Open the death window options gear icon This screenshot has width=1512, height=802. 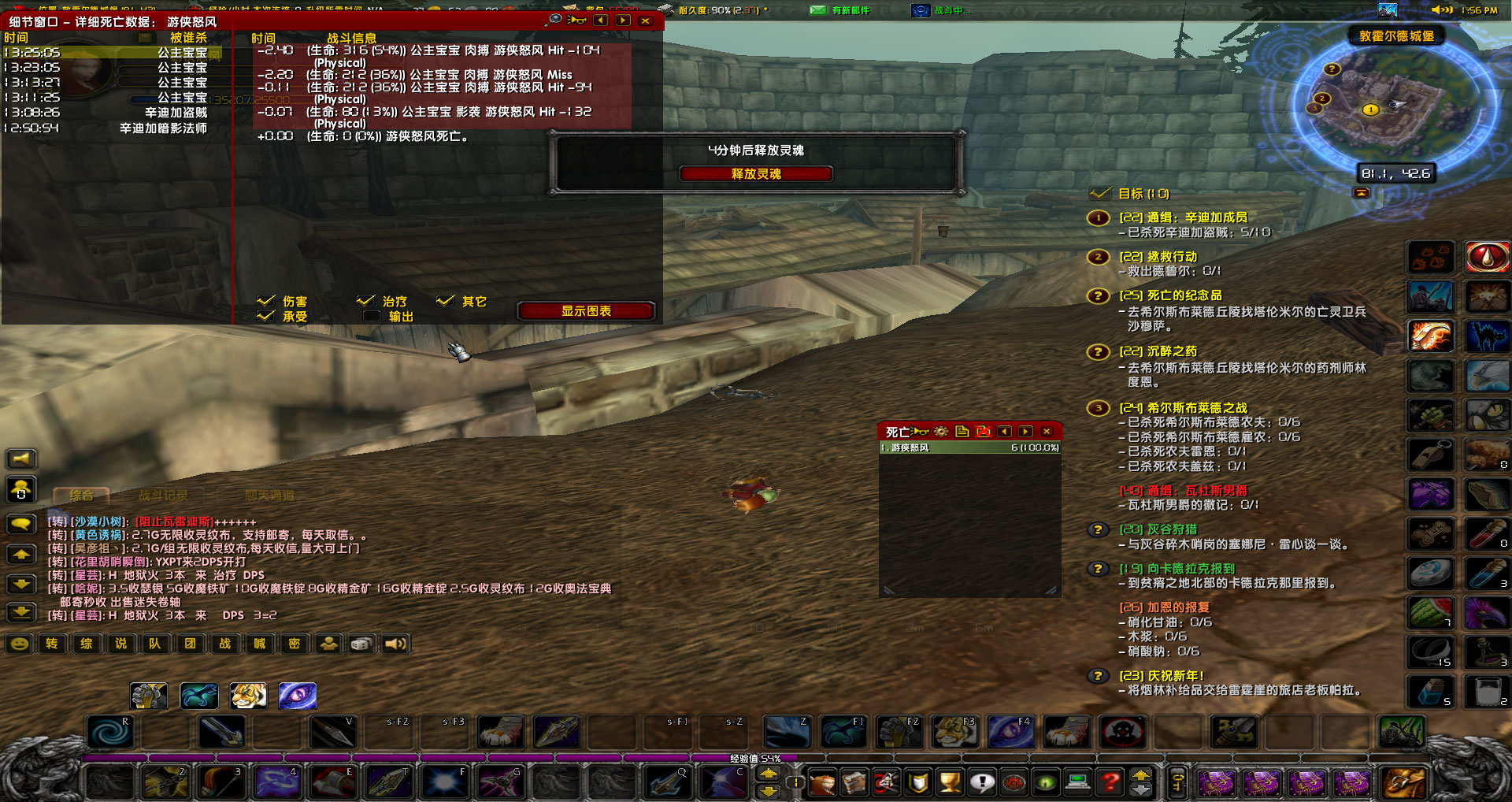(x=941, y=432)
